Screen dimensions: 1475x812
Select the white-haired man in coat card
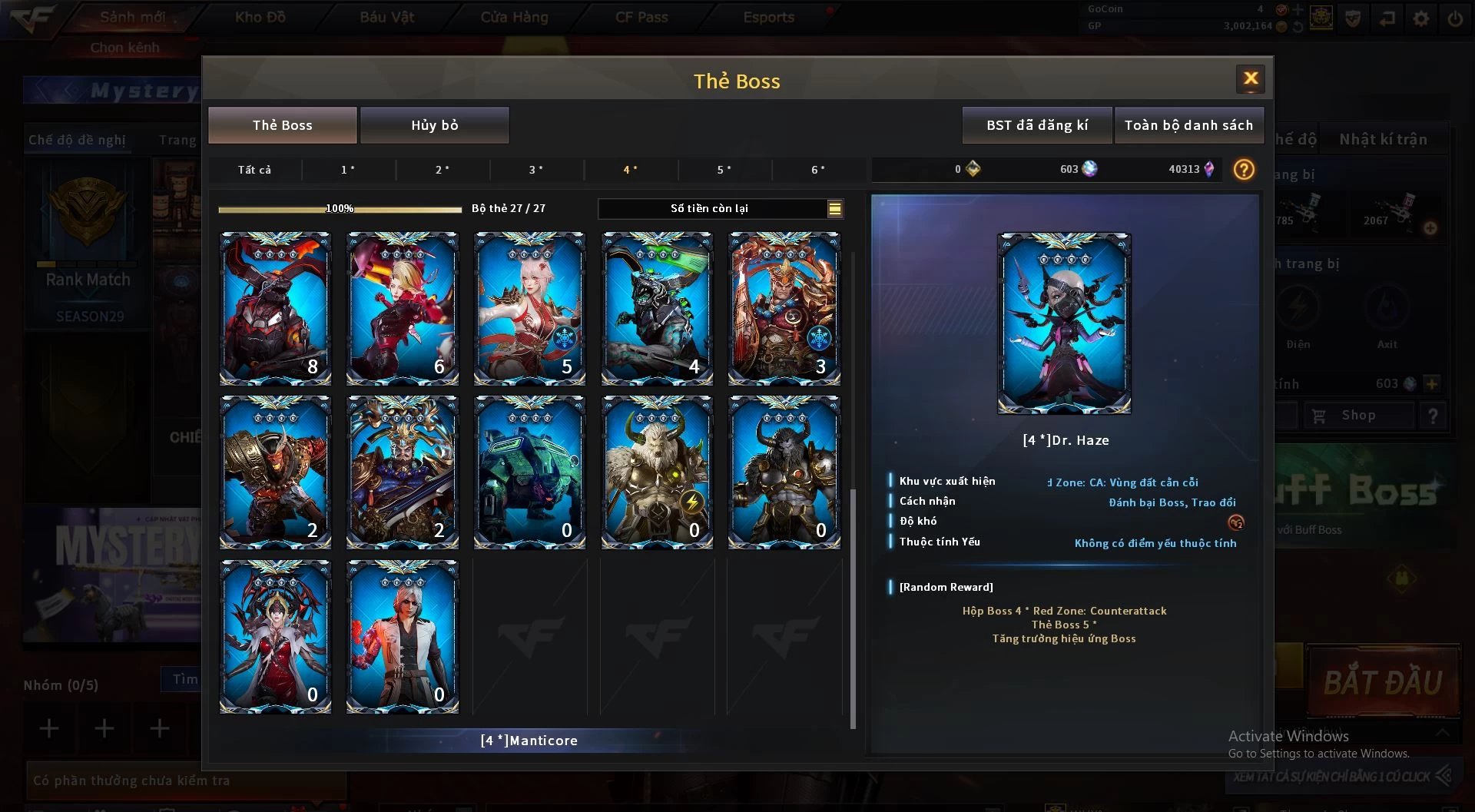403,636
